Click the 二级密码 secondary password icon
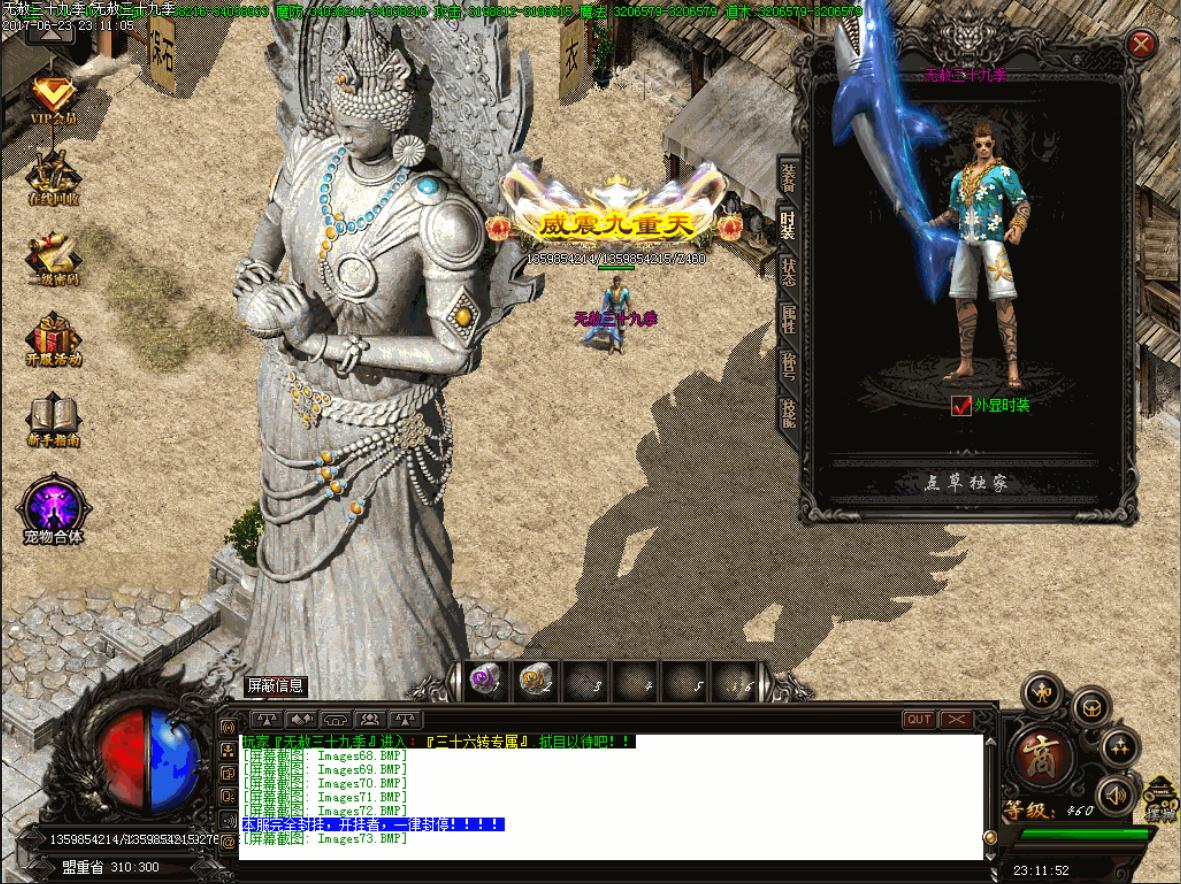 (53, 260)
